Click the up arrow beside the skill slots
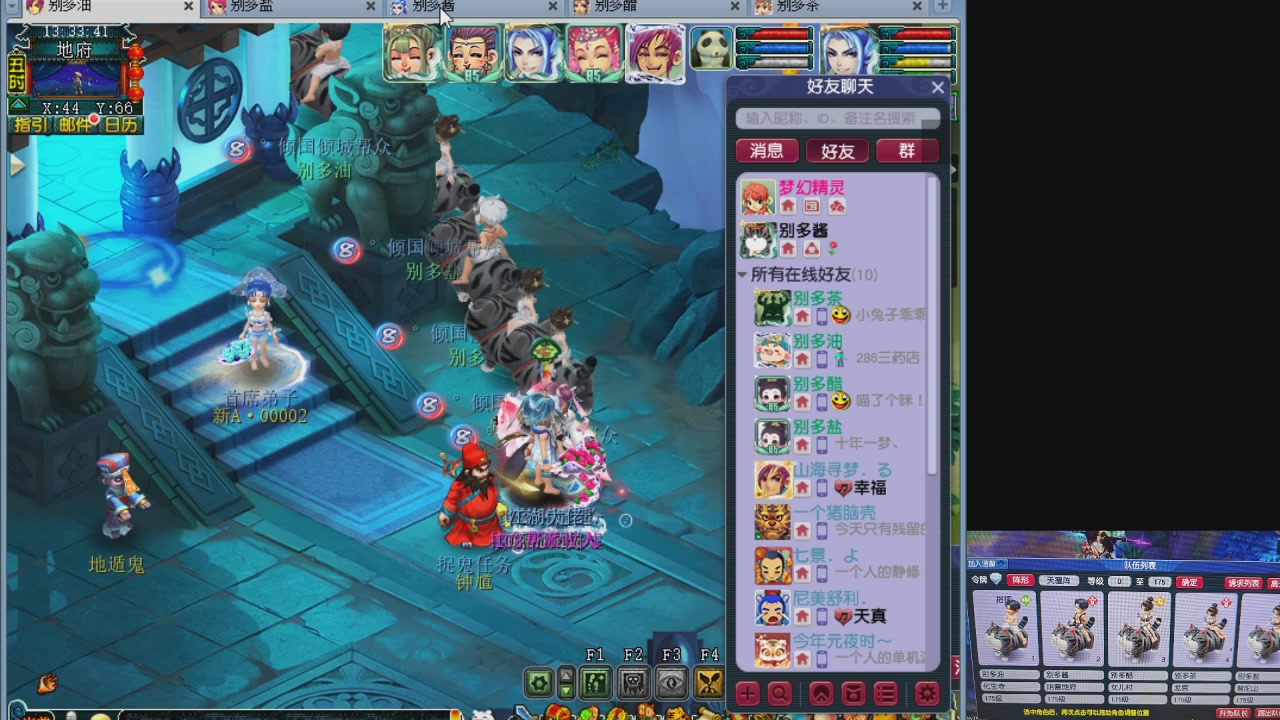The width and height of the screenshot is (1280, 720). click(x=566, y=674)
